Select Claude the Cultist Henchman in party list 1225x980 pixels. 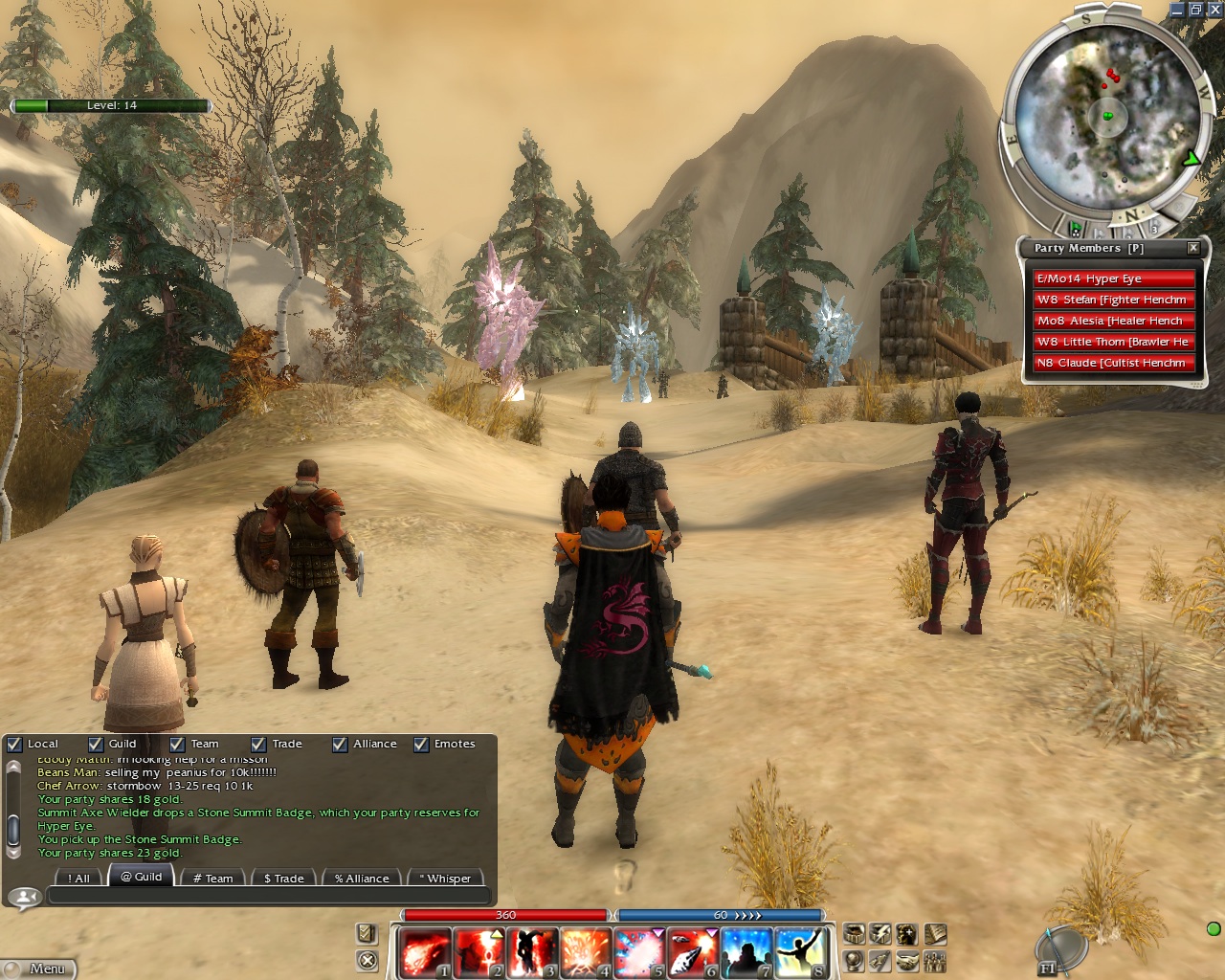pyautogui.click(x=1114, y=363)
